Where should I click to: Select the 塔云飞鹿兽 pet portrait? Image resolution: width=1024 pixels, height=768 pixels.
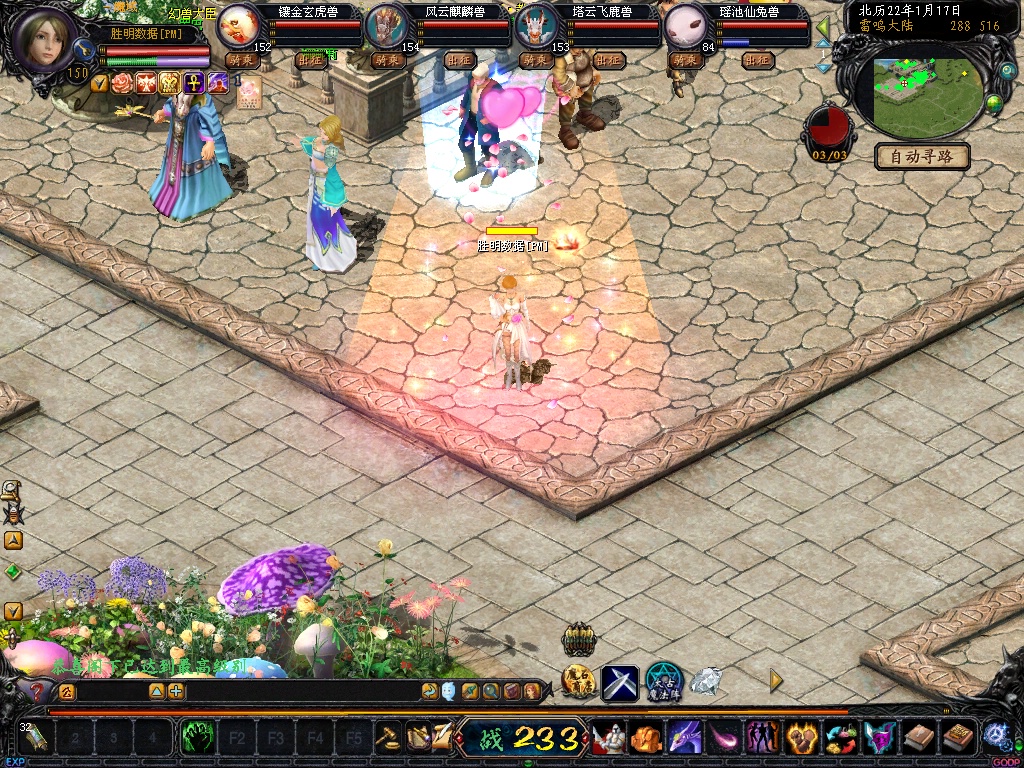(x=535, y=25)
